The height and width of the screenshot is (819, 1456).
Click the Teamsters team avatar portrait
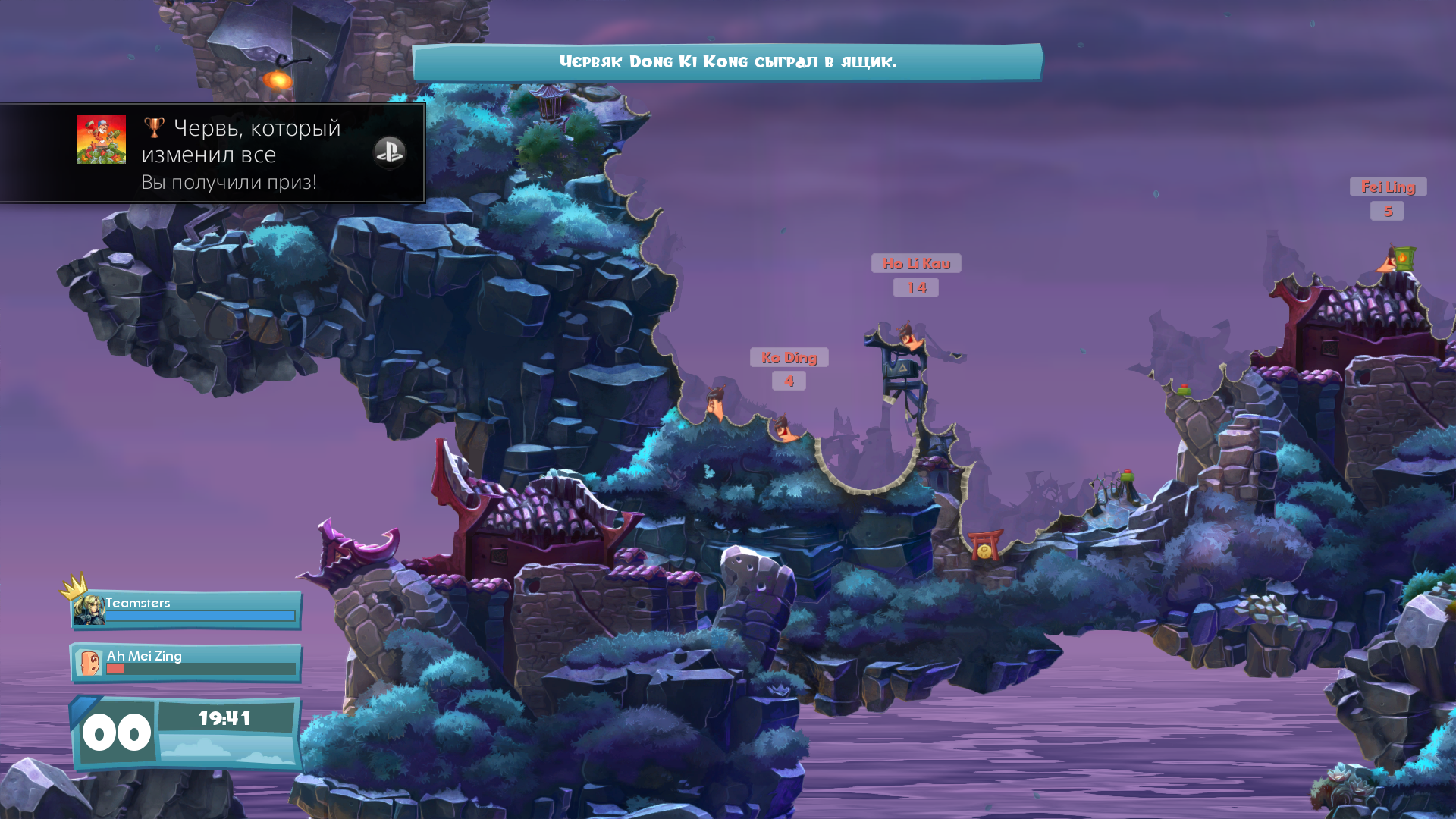89,610
